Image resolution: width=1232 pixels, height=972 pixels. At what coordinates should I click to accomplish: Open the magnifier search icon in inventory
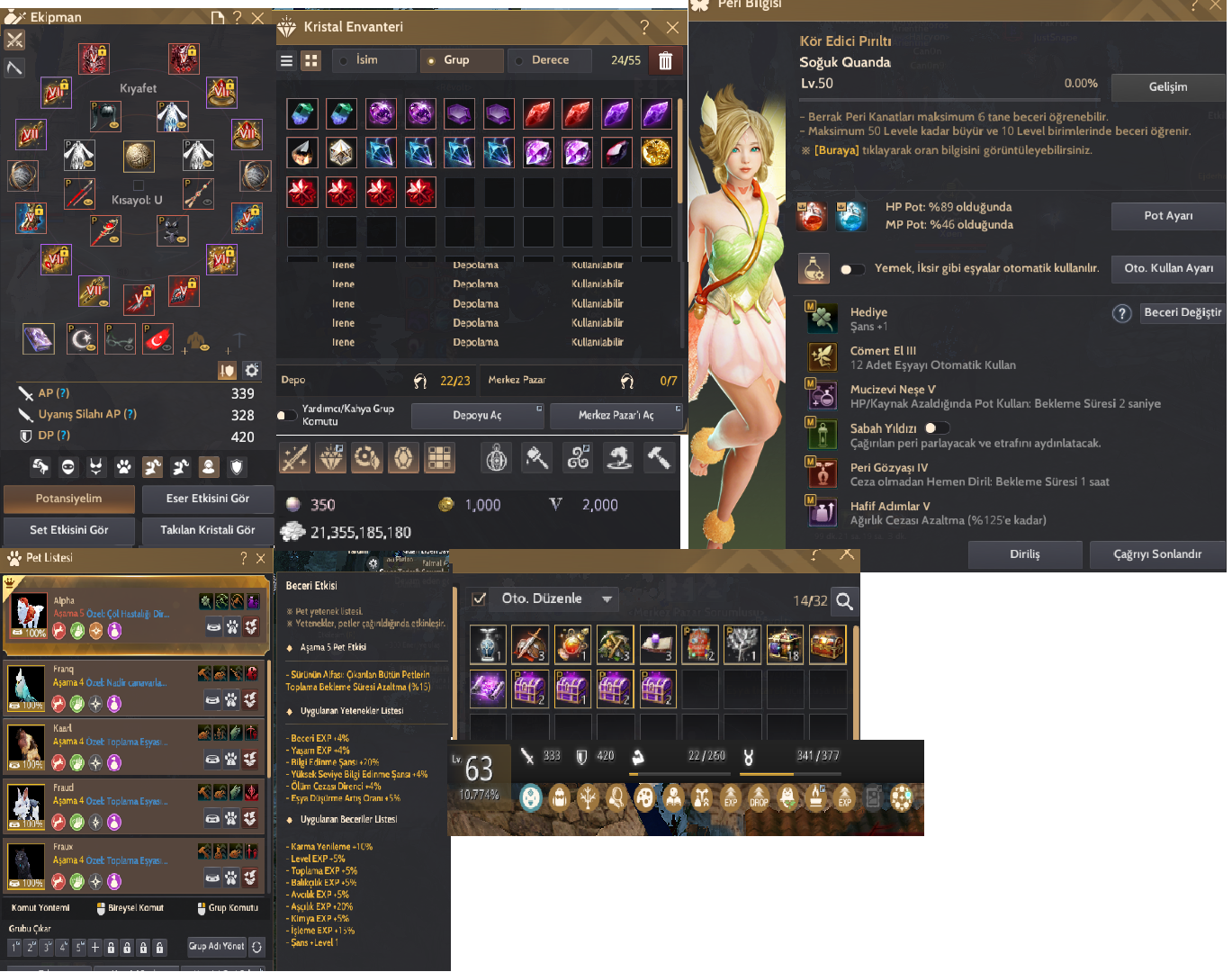coord(844,601)
